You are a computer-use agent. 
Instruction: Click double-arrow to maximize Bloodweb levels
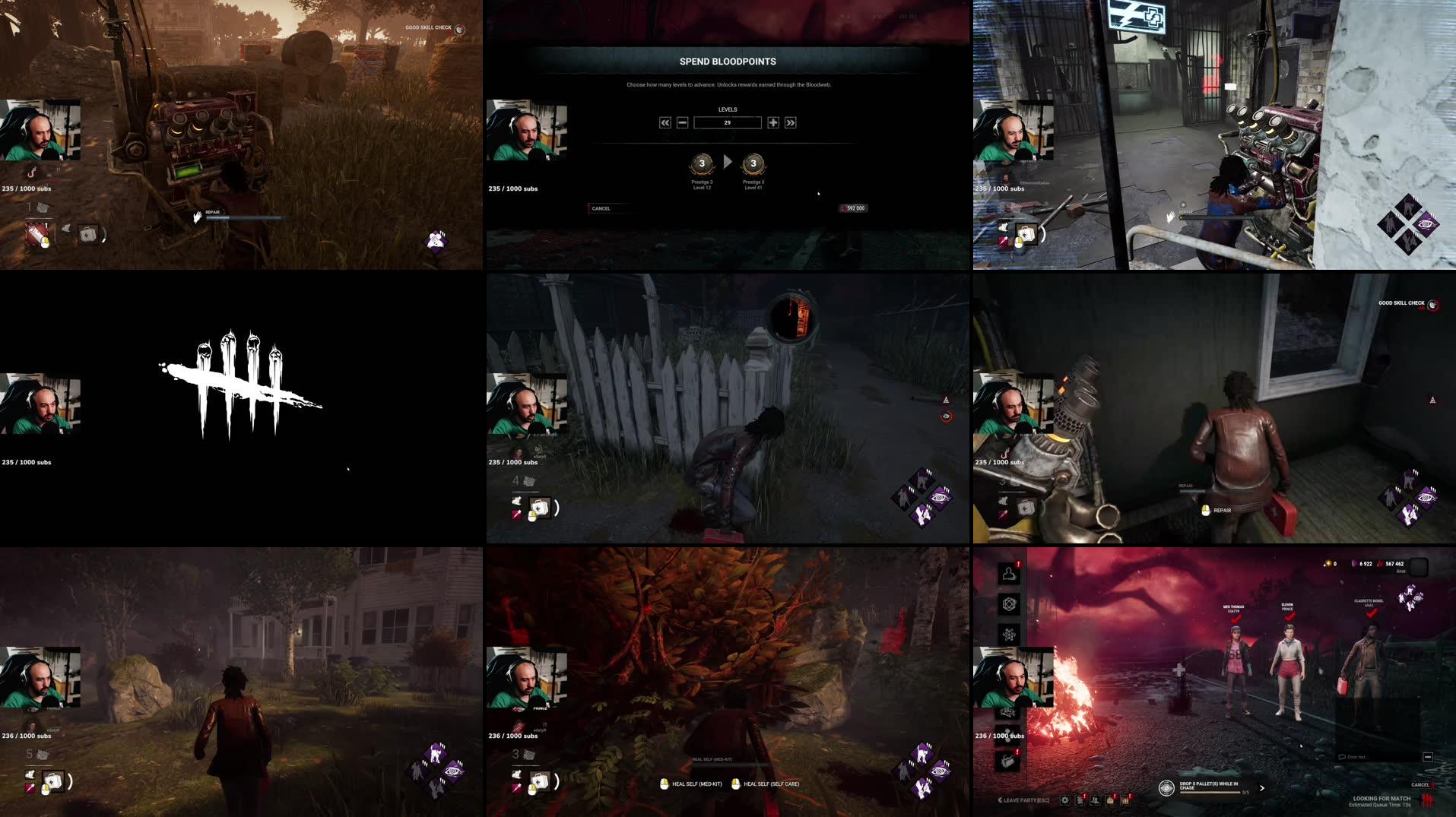click(791, 123)
